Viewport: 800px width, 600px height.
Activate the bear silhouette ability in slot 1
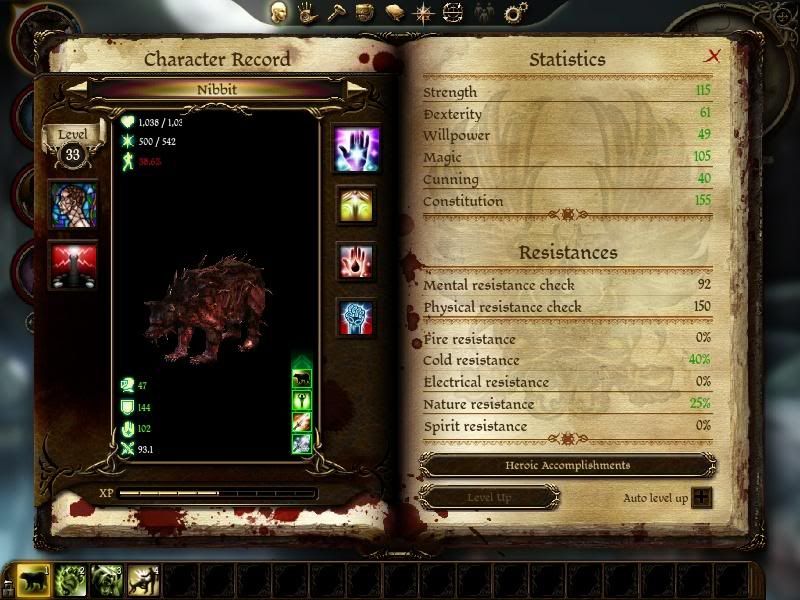click(33, 580)
